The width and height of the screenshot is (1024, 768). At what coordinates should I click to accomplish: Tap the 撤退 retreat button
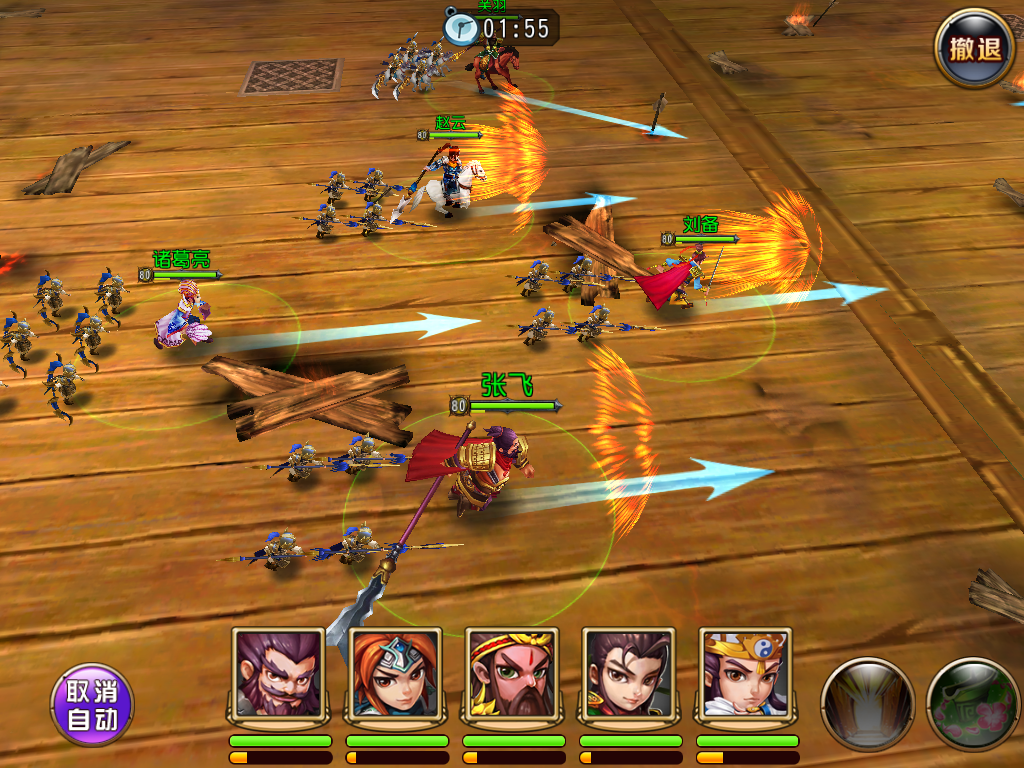974,49
